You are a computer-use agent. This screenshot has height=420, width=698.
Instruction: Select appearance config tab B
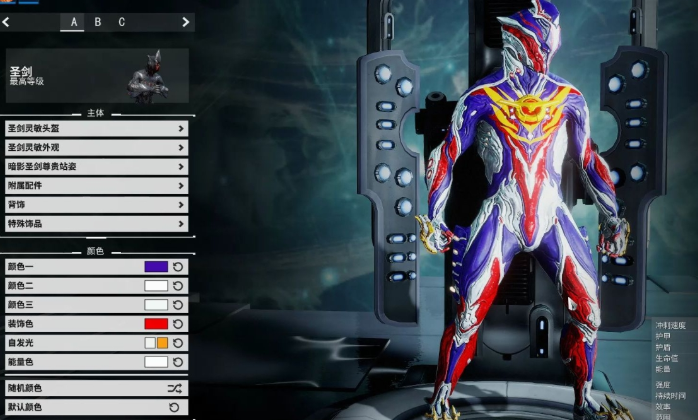98,21
